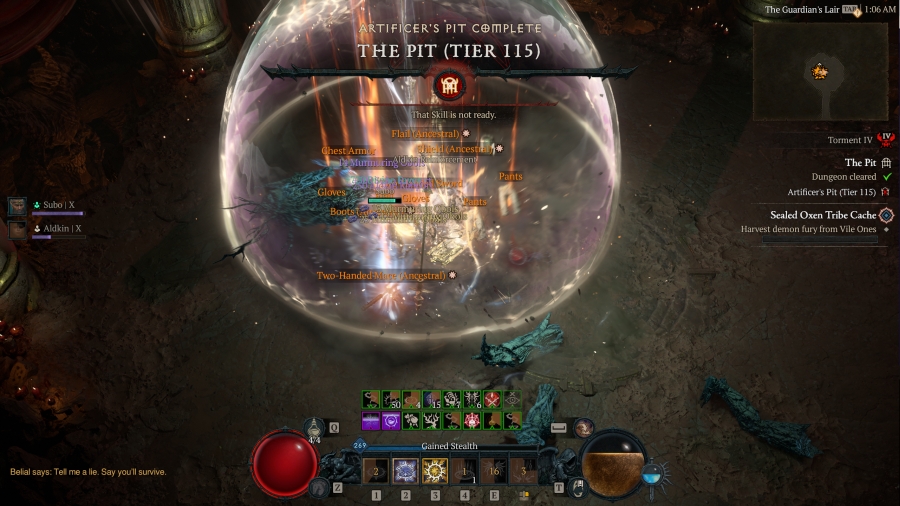Image resolution: width=900 pixels, height=506 pixels.
Task: Select the Torment IV difficulty icon
Action: (886, 139)
